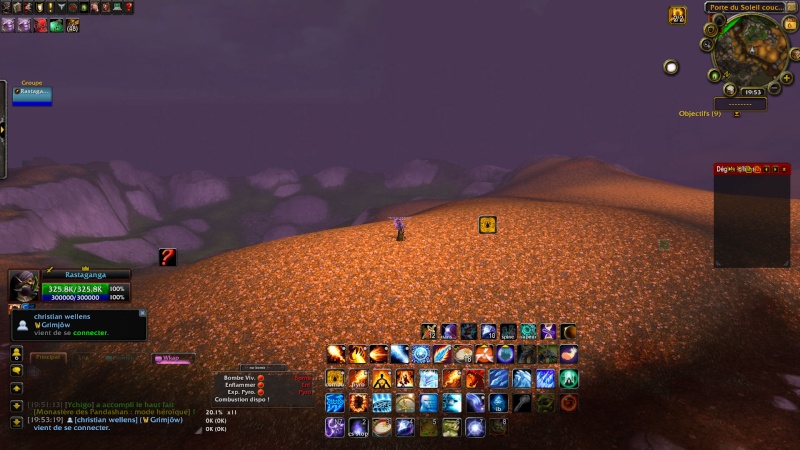Open the social friends button above chat
800x450 pixels.
point(17,354)
